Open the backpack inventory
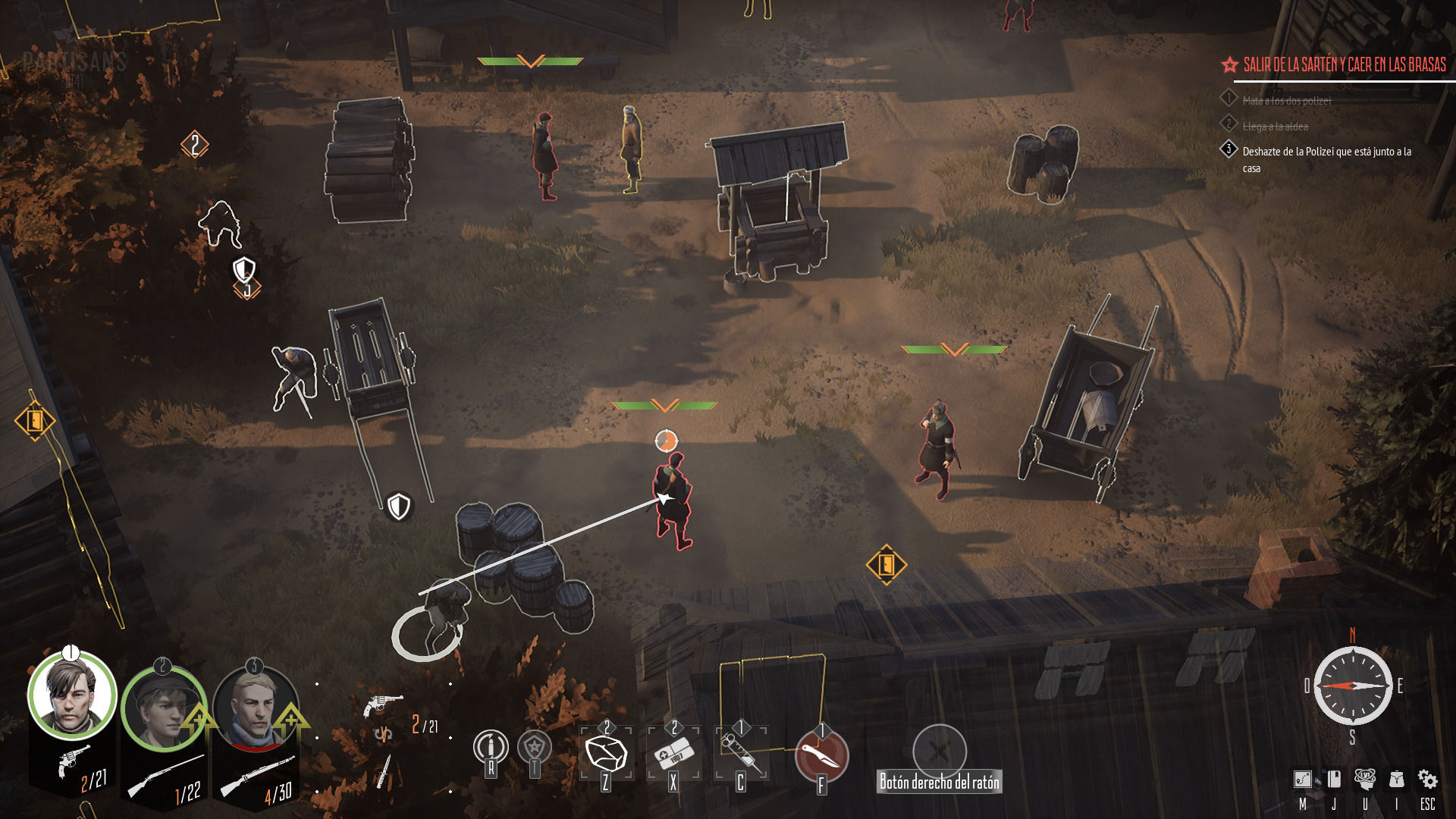Image resolution: width=1456 pixels, height=819 pixels. [x=1396, y=780]
